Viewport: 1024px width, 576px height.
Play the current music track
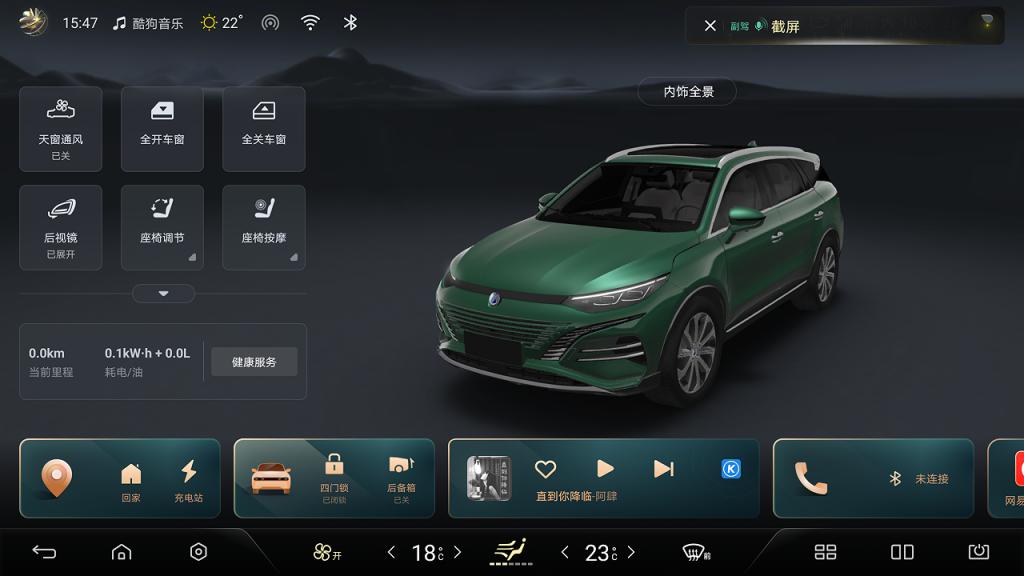point(605,468)
